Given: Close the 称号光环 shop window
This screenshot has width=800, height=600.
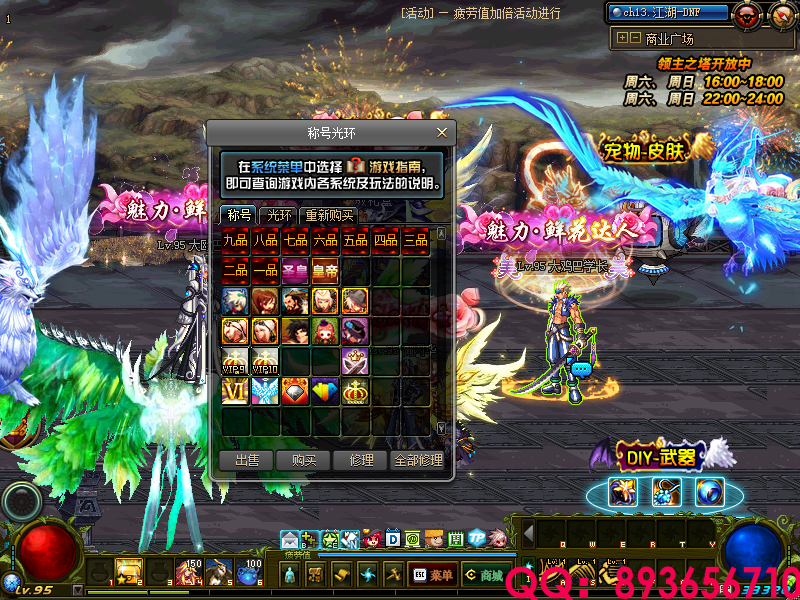Looking at the screenshot, I should [x=442, y=132].
